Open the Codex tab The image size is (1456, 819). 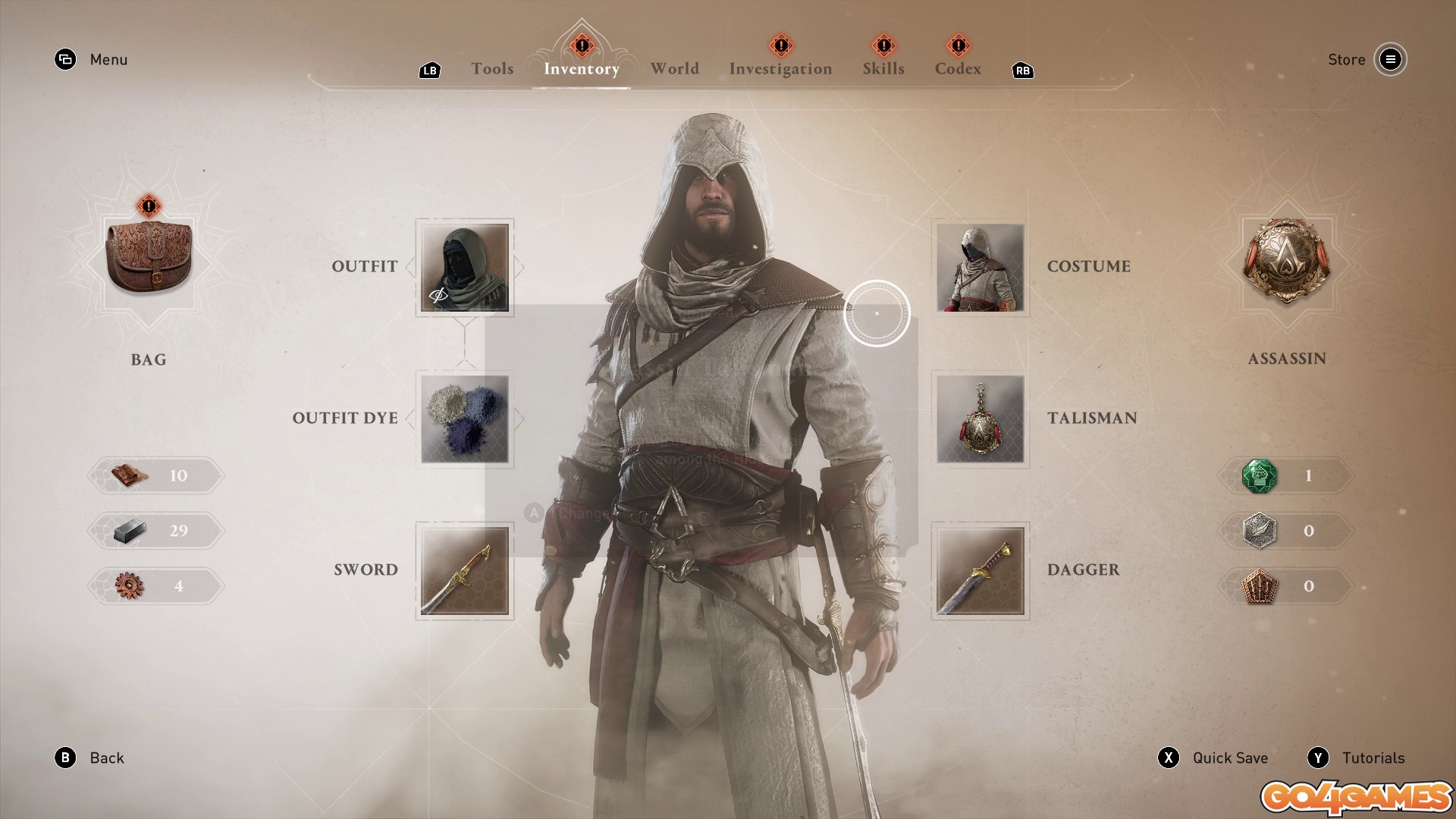(x=958, y=69)
